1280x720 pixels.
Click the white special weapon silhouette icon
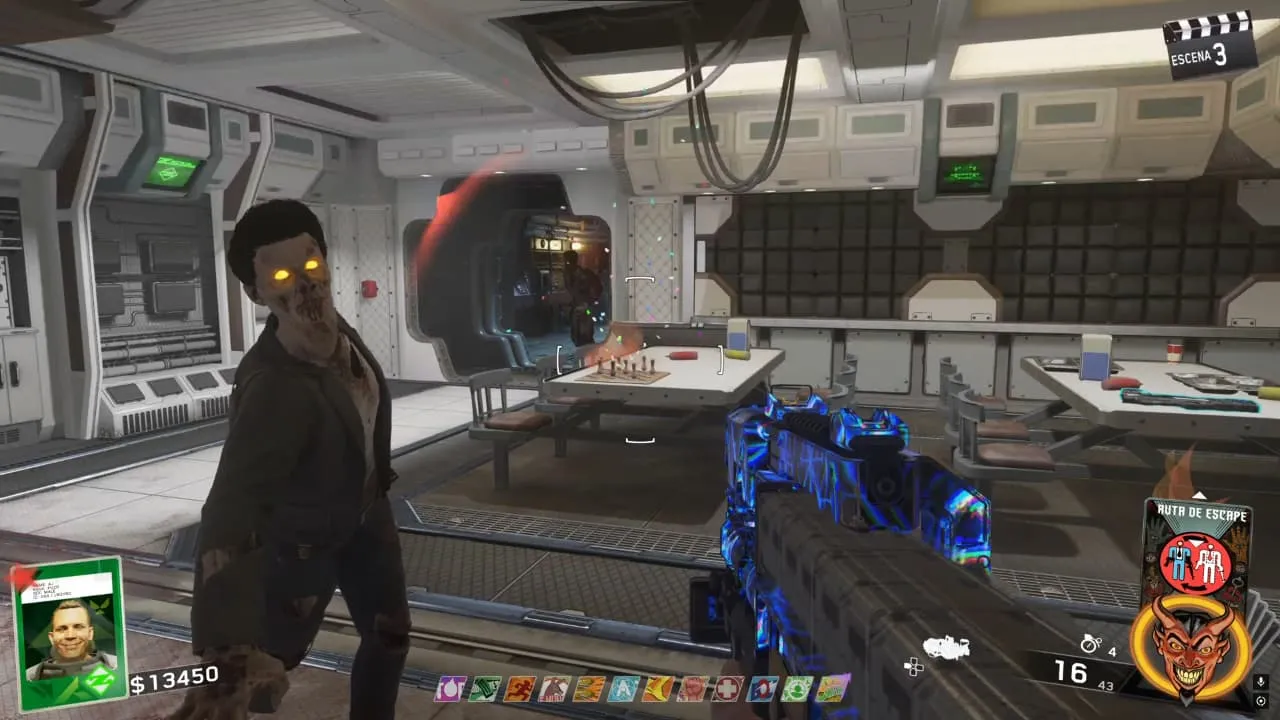pos(946,648)
